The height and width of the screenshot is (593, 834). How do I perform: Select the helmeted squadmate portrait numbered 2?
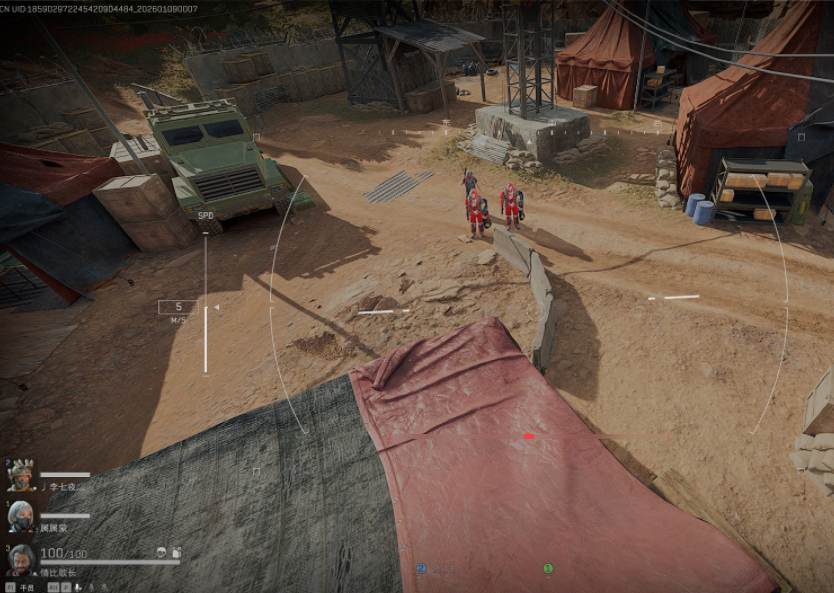pyautogui.click(x=21, y=473)
